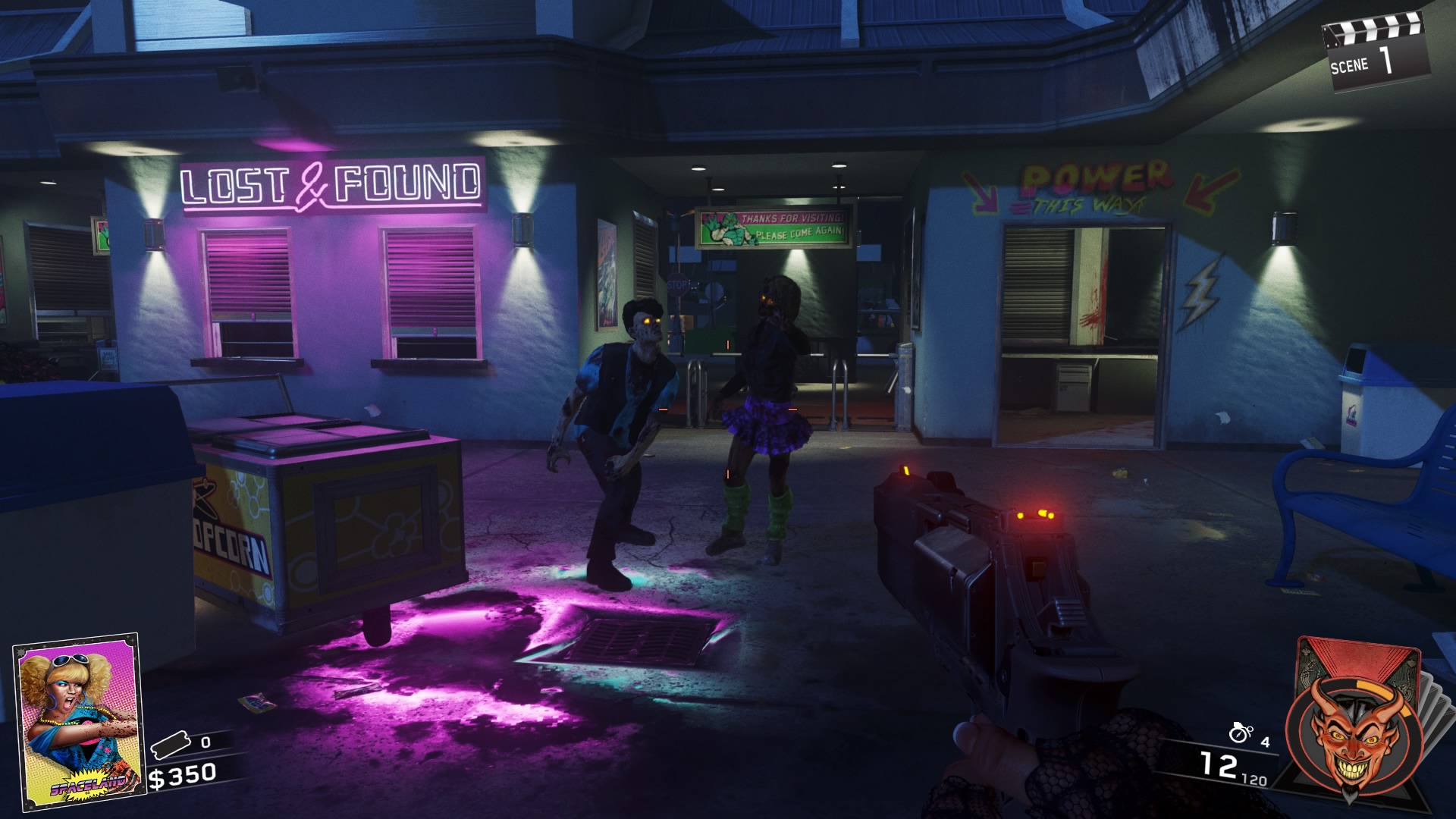Click the Spaceland character portrait card
The image size is (1456, 819).
pyautogui.click(x=78, y=720)
